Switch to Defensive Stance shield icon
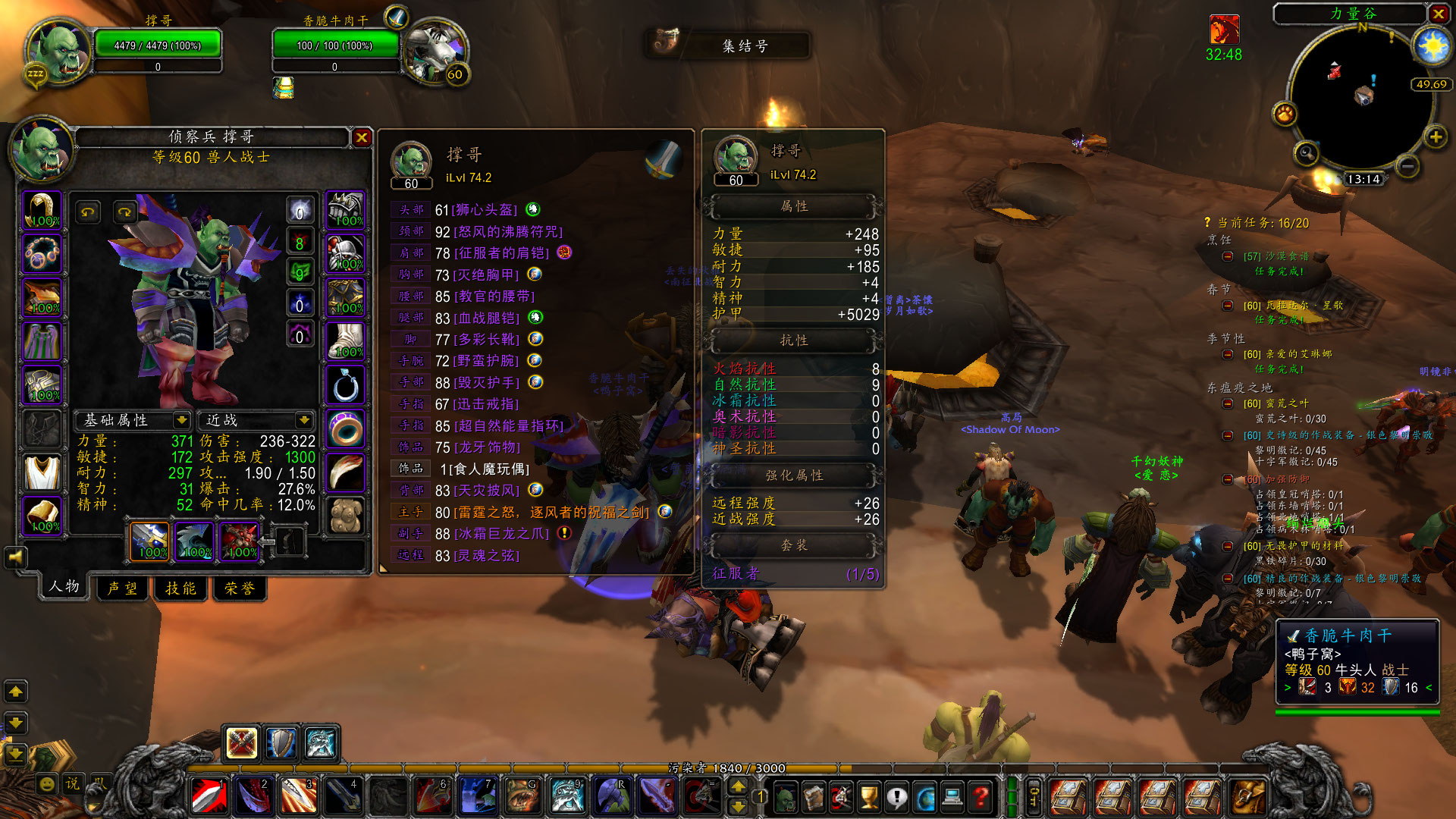 click(x=281, y=743)
